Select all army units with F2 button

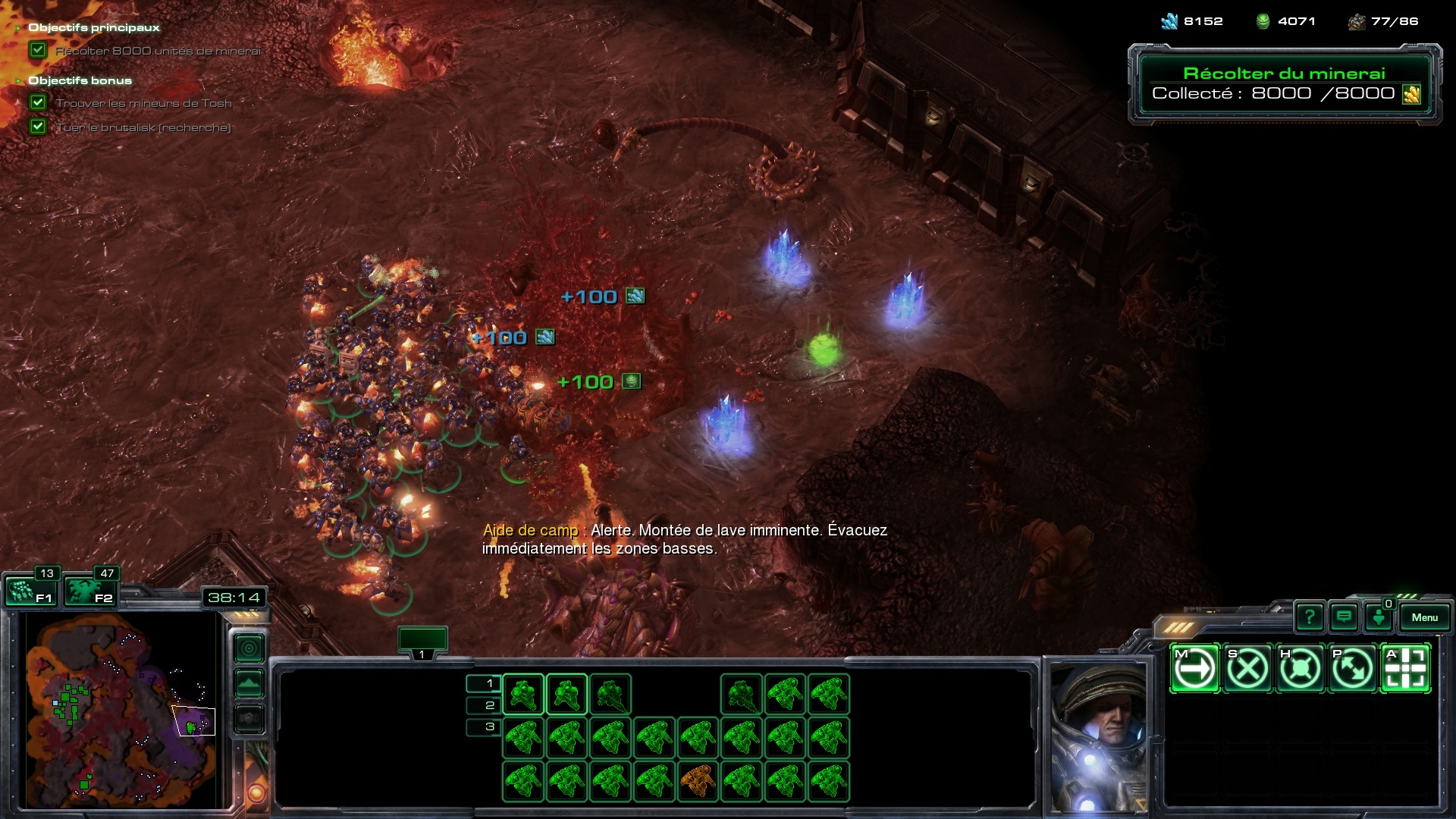pyautogui.click(x=89, y=590)
